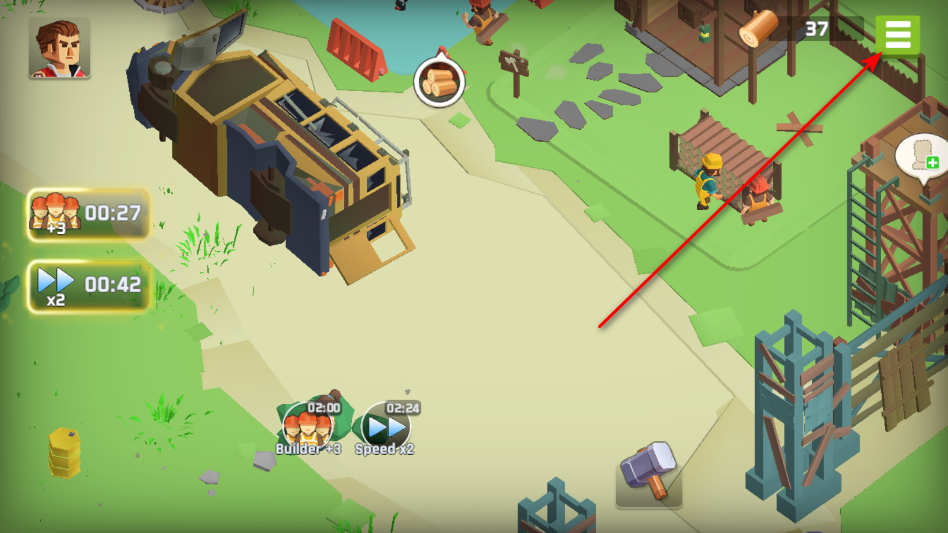Viewport: 948px width, 533px height.
Task: Tap the add worker speech bubble
Action: pyautogui.click(x=921, y=156)
